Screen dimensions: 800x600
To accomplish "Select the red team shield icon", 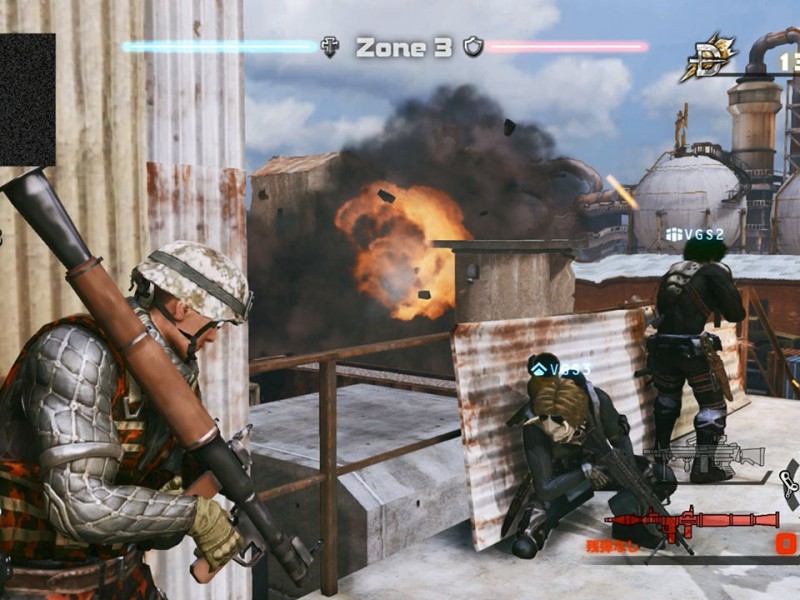I will [x=473, y=46].
